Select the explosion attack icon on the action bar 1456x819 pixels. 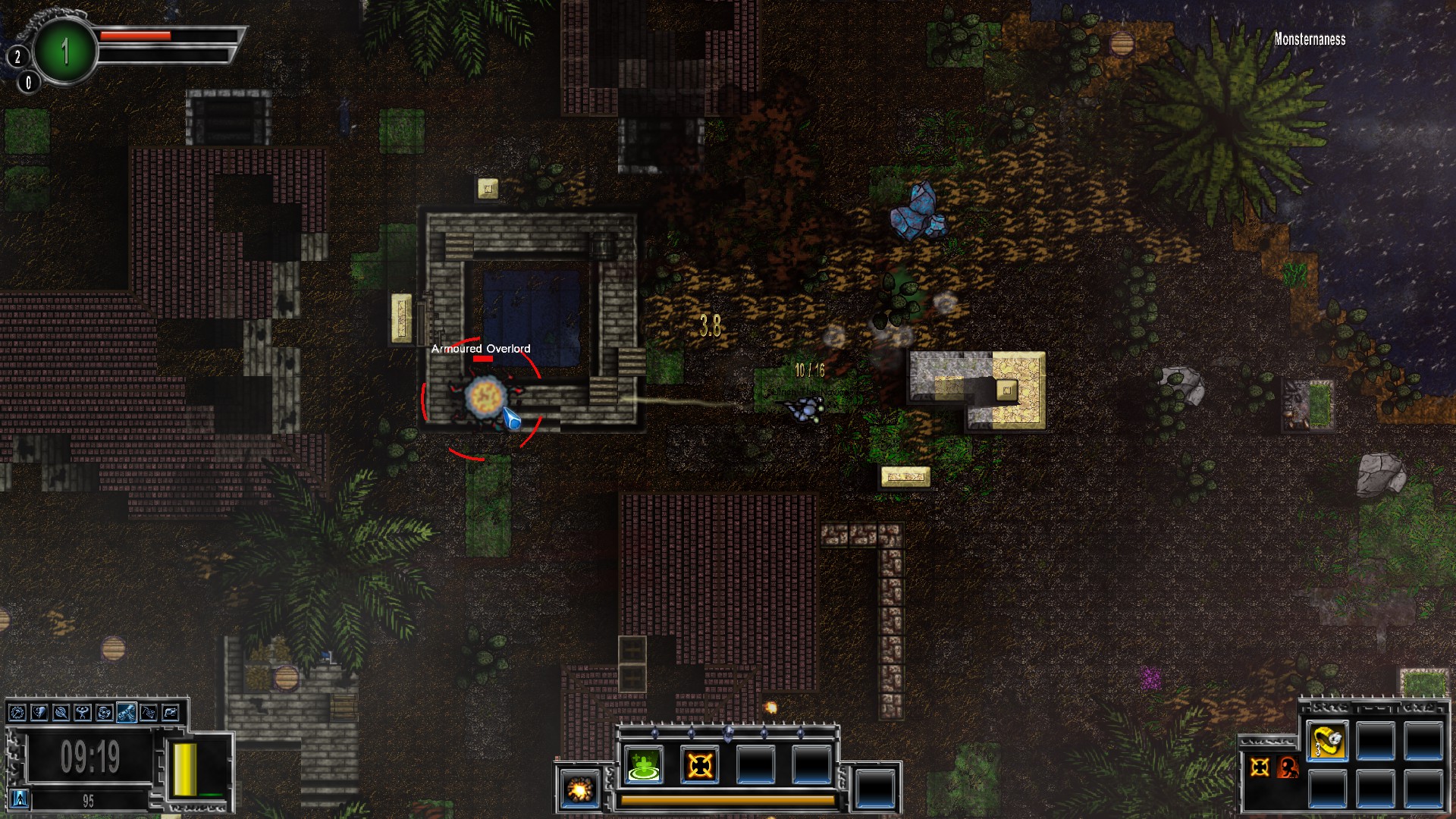(x=579, y=789)
